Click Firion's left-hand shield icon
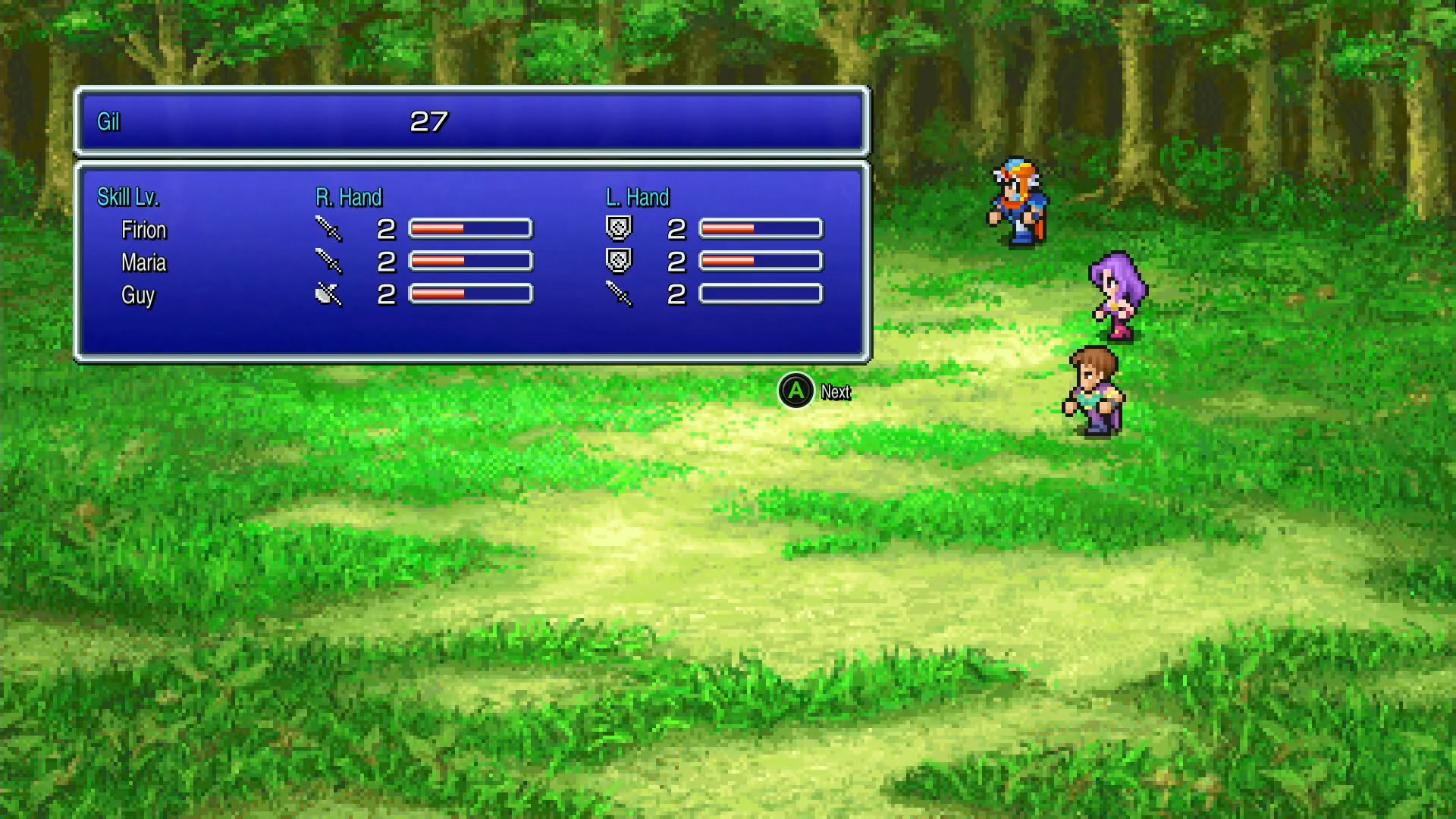This screenshot has width=1456, height=819. coord(617,227)
